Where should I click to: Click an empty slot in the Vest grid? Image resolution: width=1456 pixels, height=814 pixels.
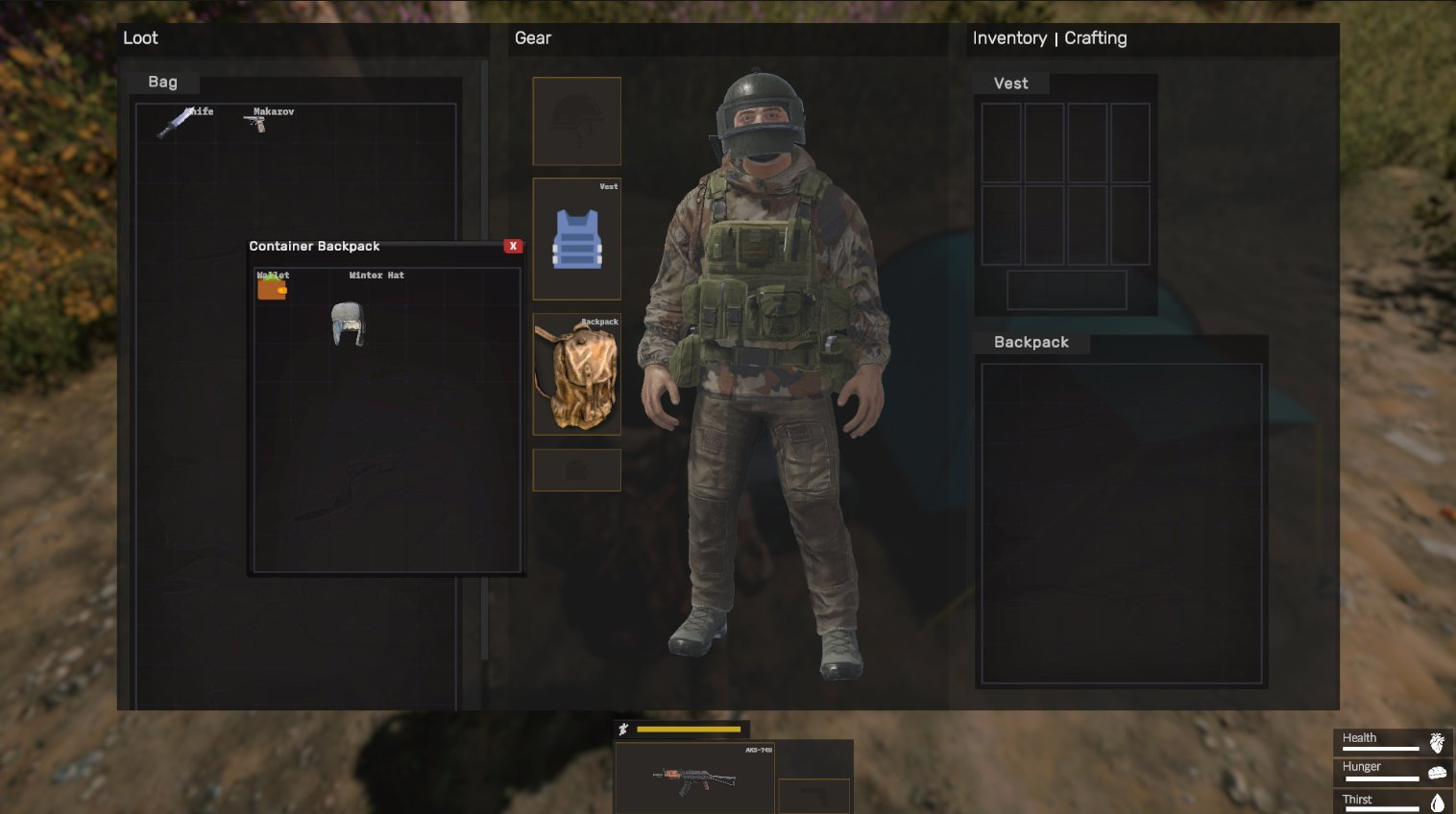pos(1001,140)
